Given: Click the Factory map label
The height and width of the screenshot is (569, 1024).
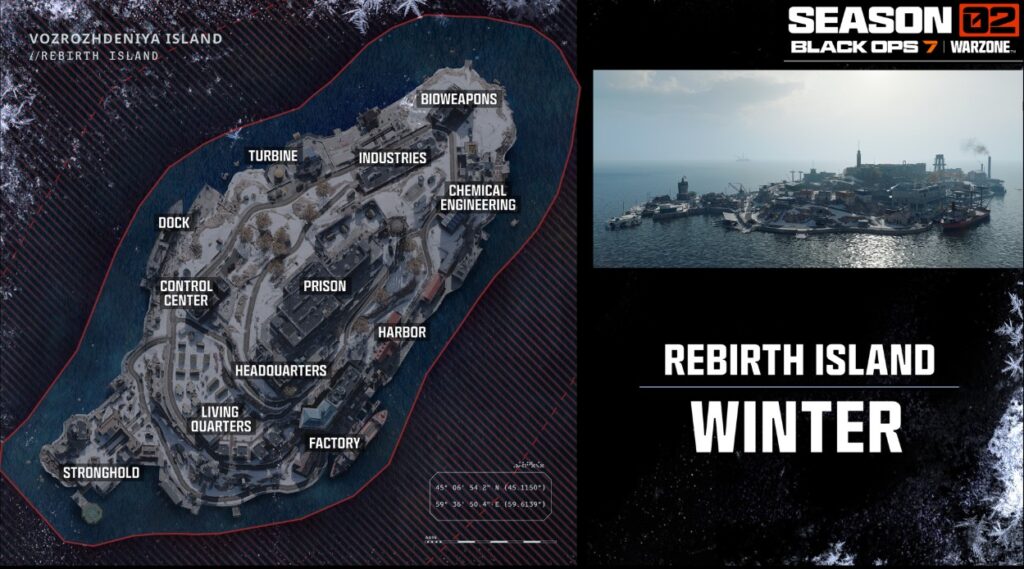Looking at the screenshot, I should (334, 443).
